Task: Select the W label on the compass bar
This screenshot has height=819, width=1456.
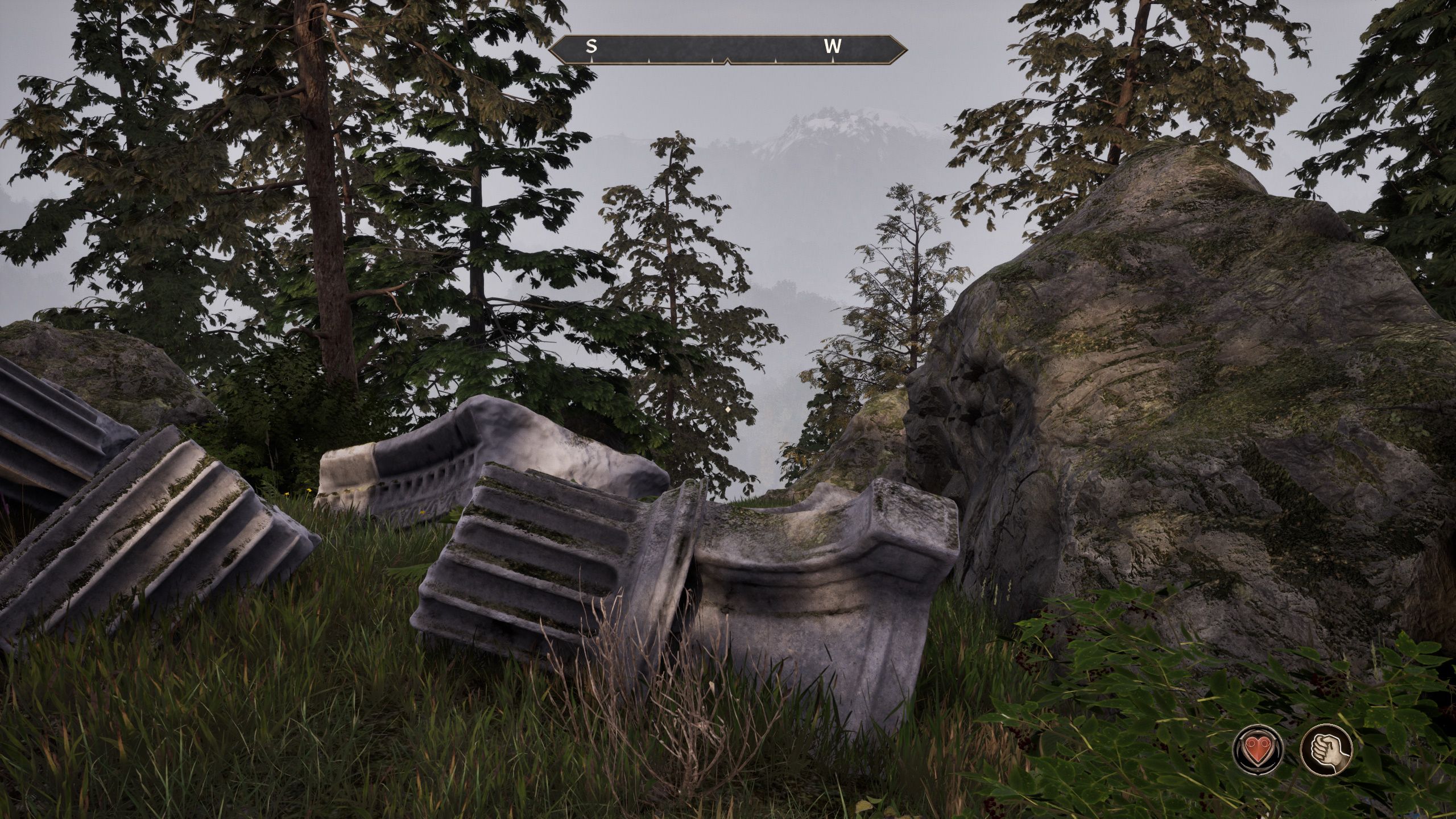Action: (x=833, y=45)
